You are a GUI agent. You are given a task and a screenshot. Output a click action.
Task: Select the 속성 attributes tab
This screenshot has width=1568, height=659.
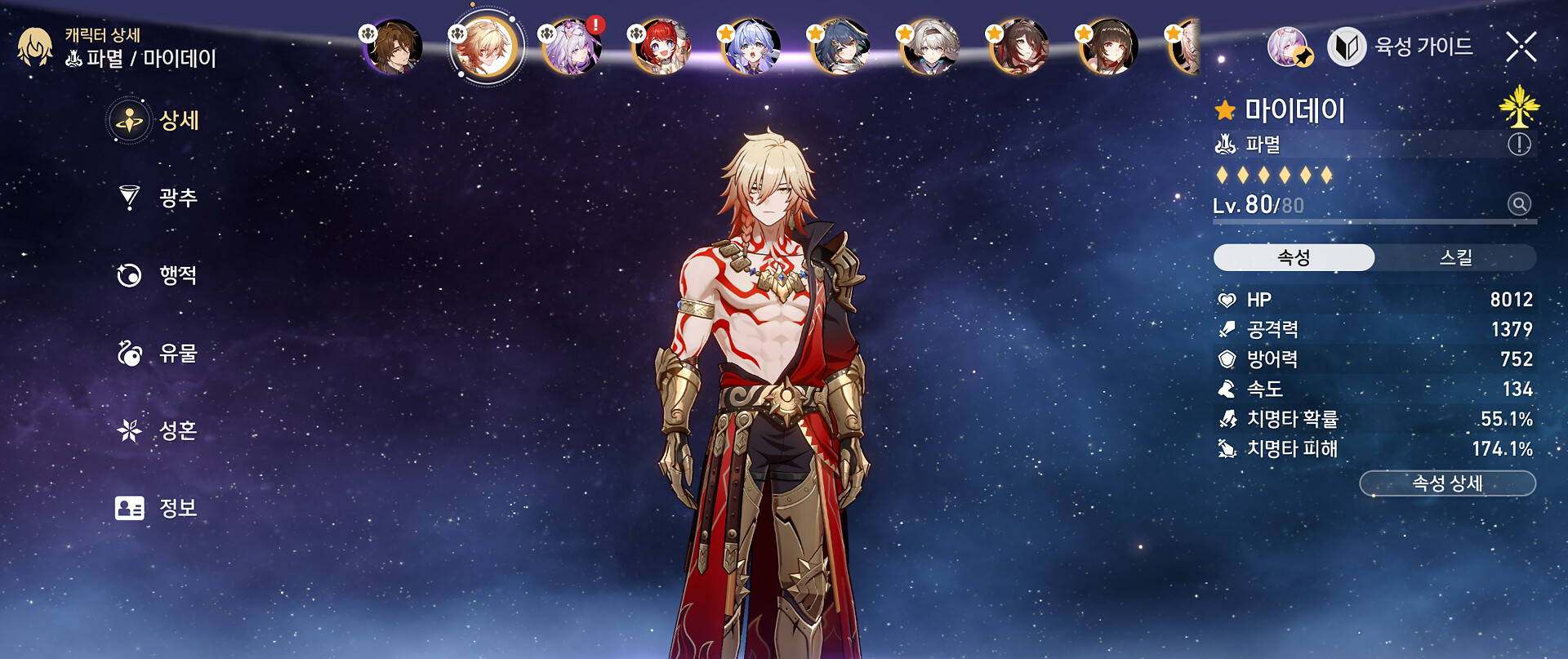coord(1294,258)
